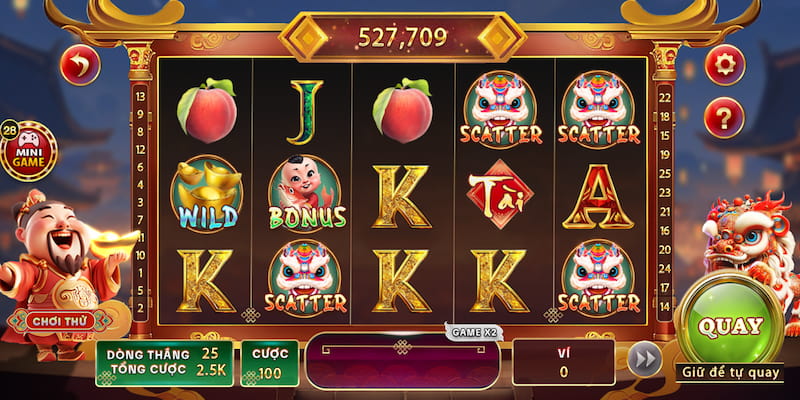Image resolution: width=800 pixels, height=400 pixels.
Task: Open the Dòng Thắng paylines panel
Action: tap(164, 363)
